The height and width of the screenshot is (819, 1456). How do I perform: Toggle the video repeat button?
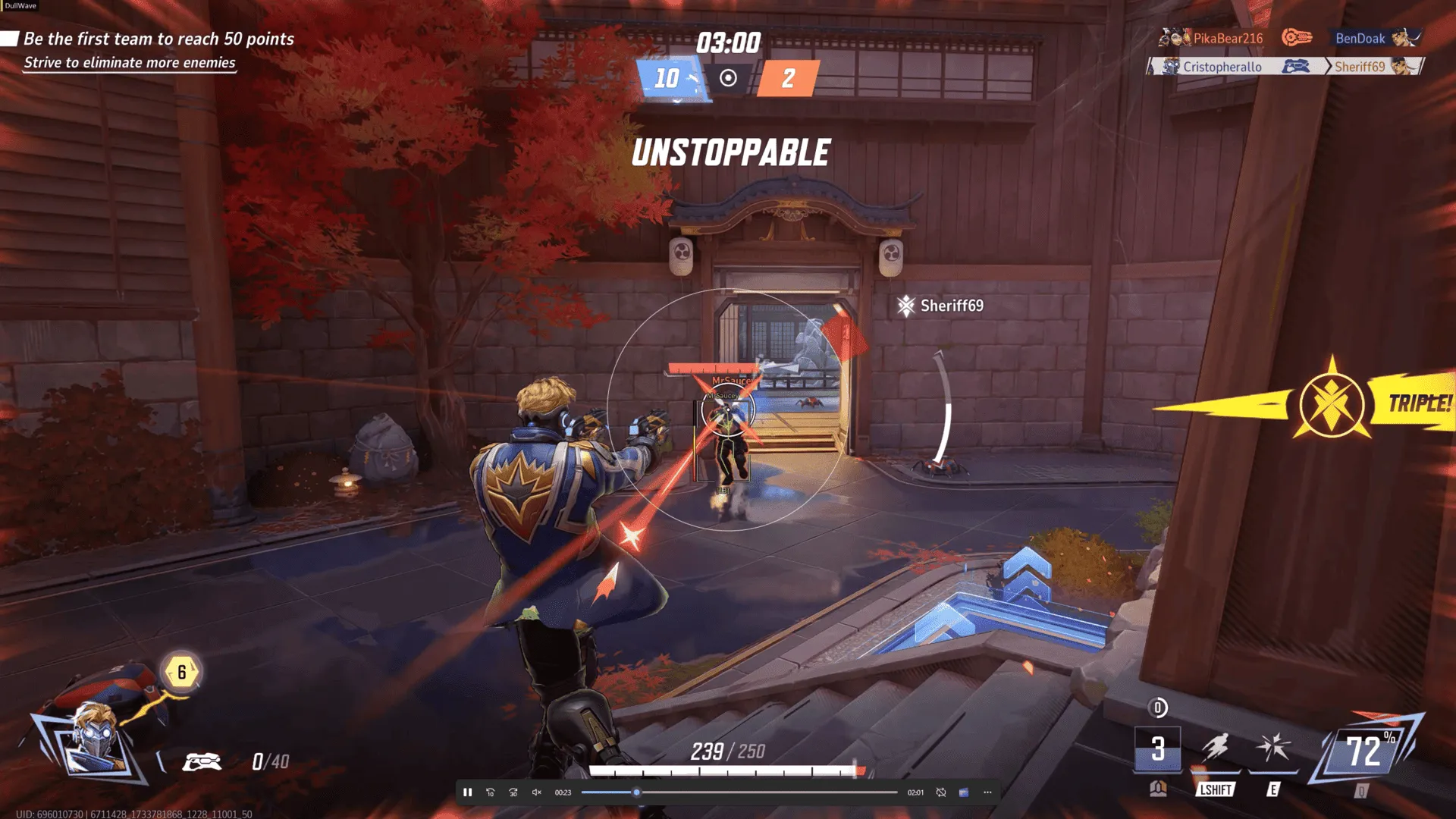tap(941, 792)
